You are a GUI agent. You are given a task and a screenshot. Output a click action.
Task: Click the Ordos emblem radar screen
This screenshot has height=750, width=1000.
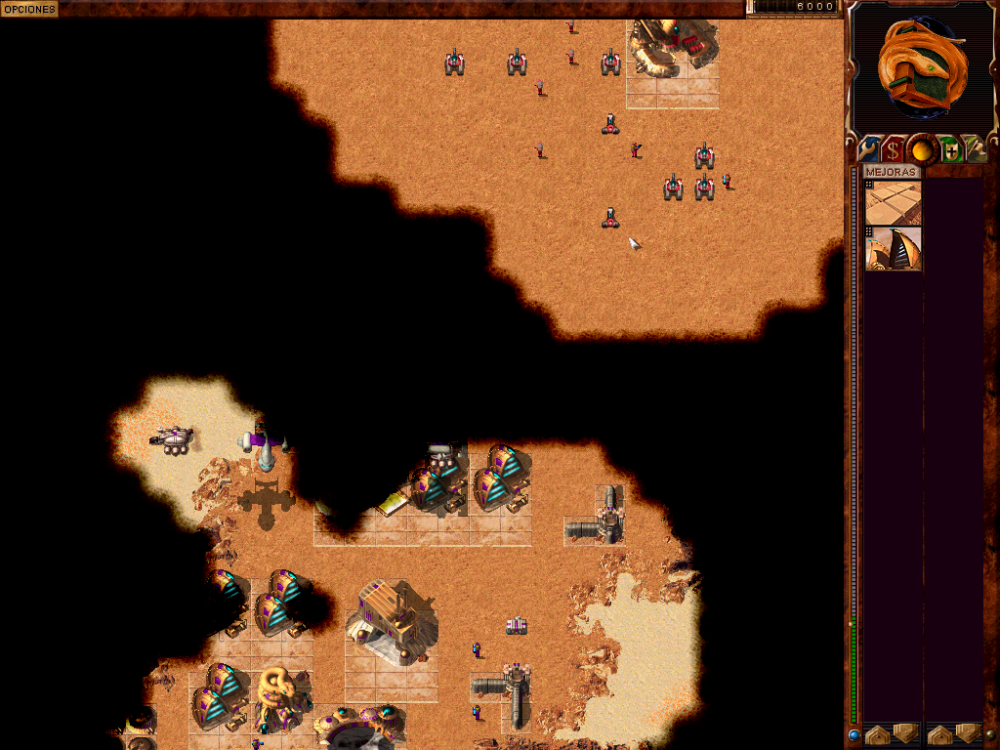click(x=920, y=67)
